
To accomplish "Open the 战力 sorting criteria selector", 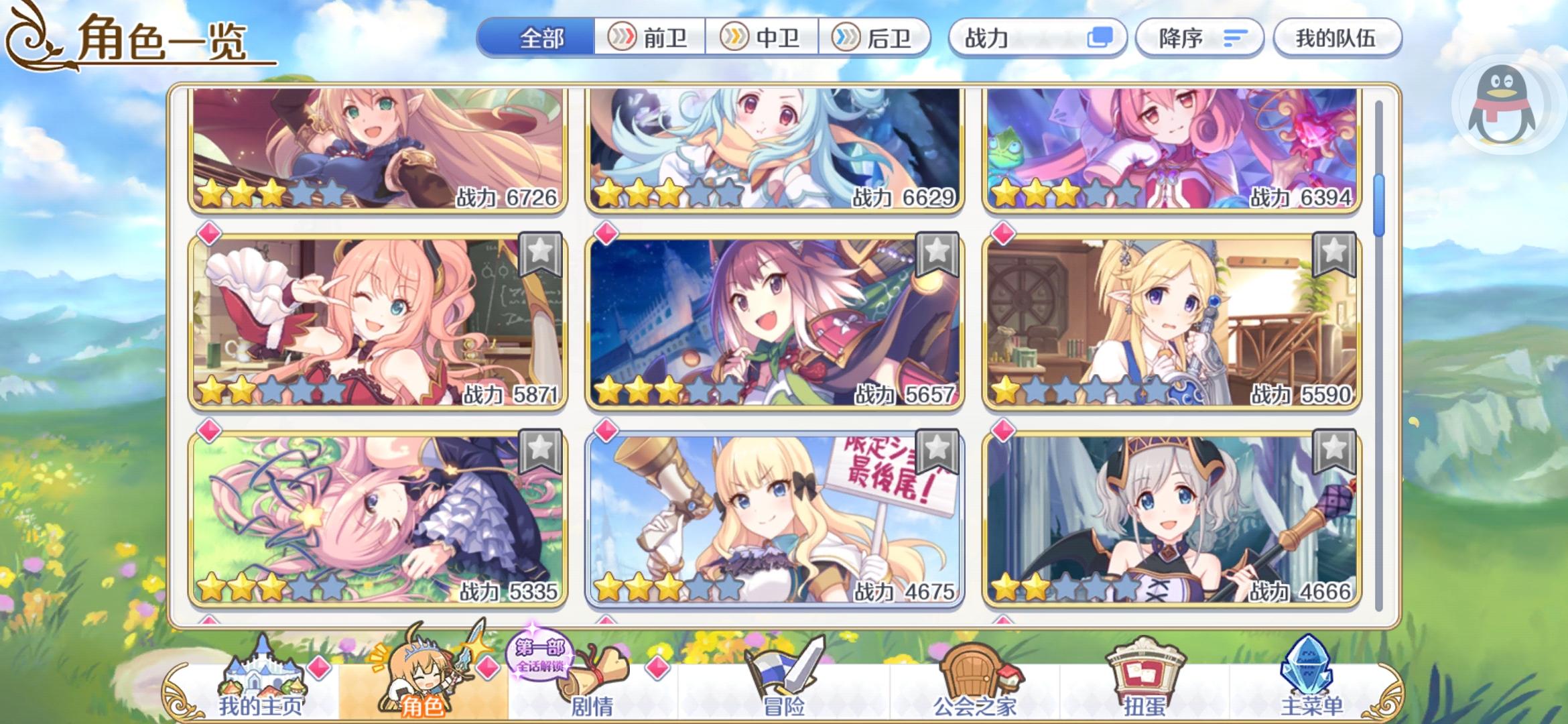I will (1037, 38).
